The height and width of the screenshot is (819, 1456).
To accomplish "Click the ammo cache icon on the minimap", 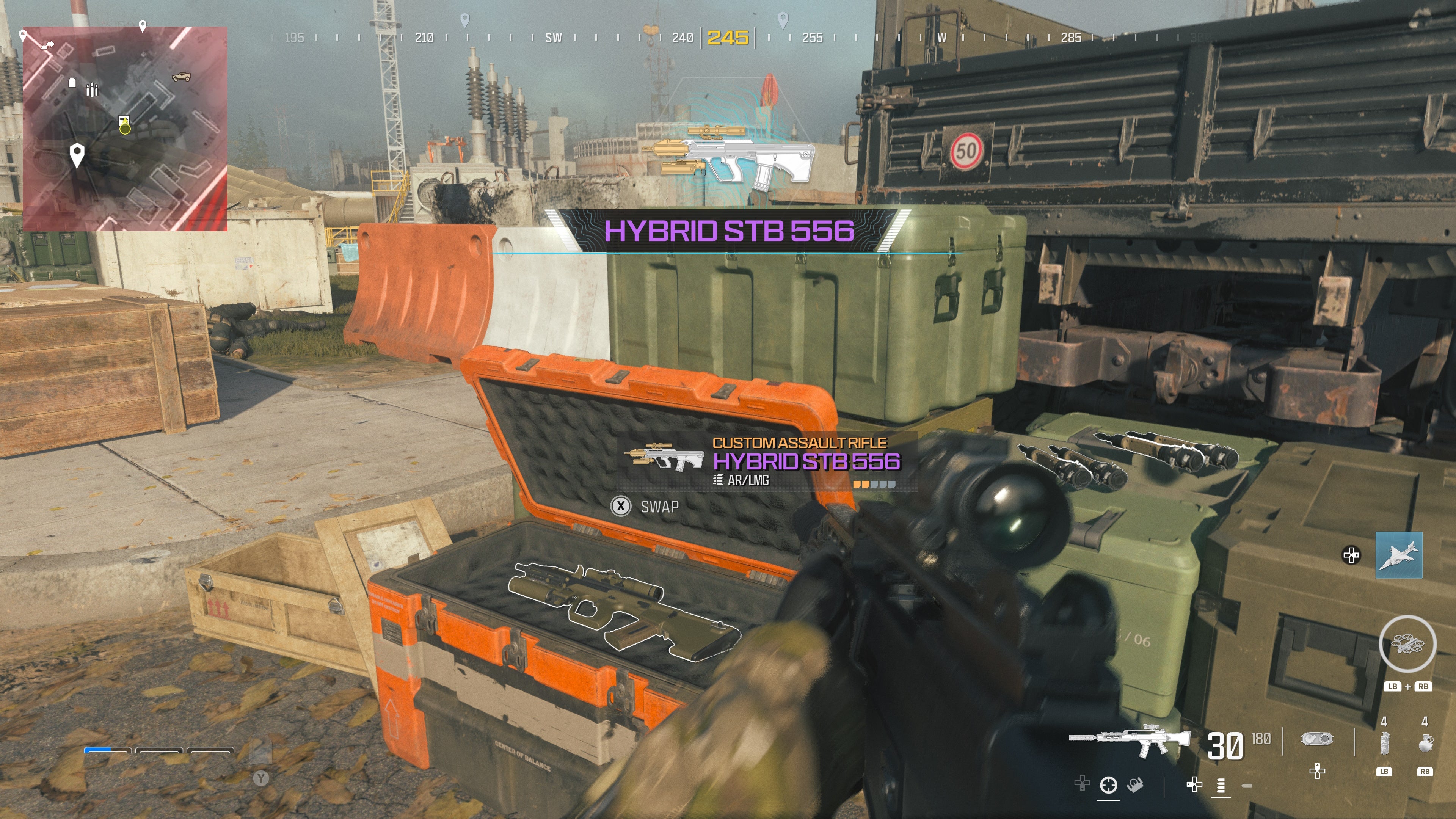I will pos(92,89).
